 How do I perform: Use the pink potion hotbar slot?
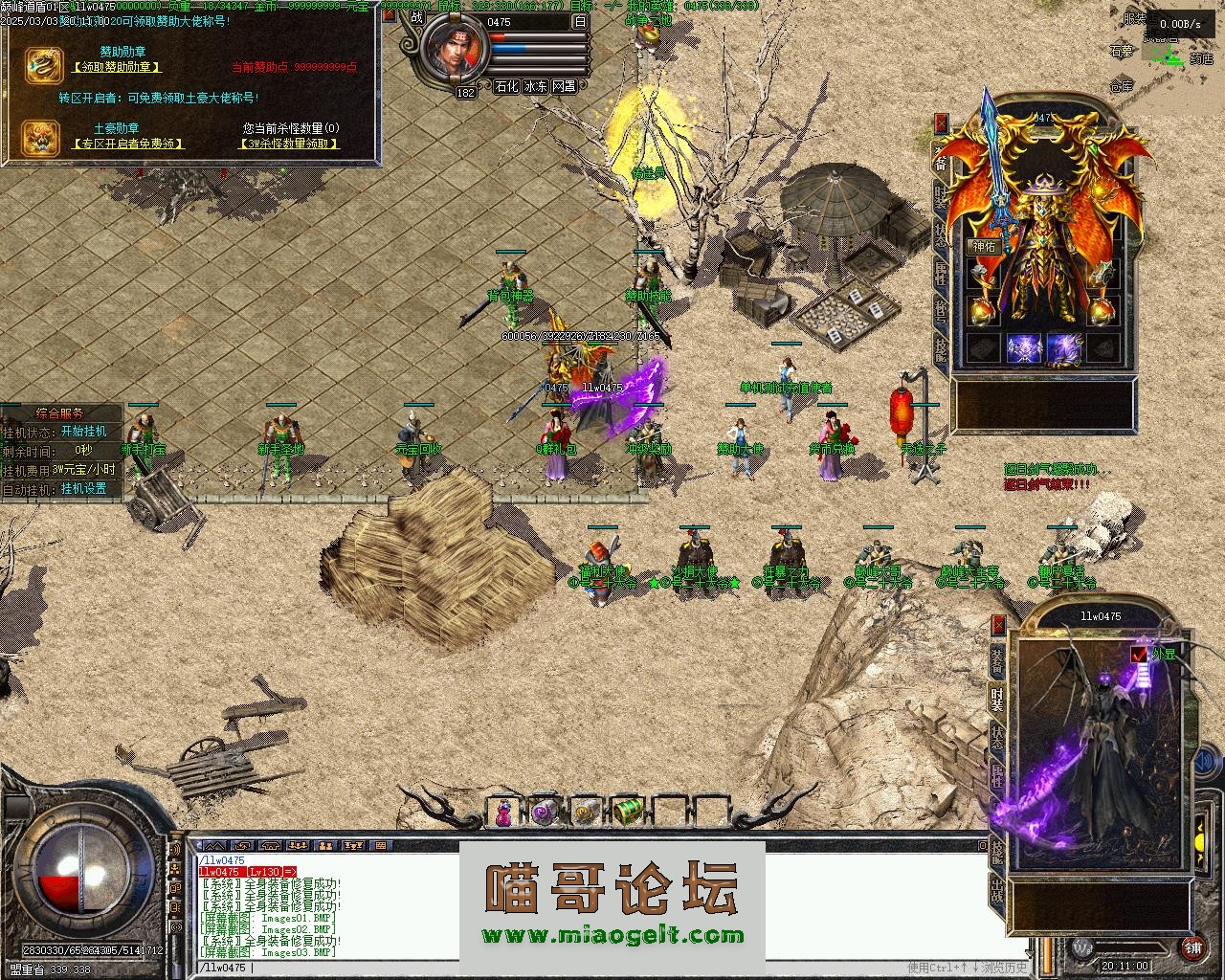point(503,812)
